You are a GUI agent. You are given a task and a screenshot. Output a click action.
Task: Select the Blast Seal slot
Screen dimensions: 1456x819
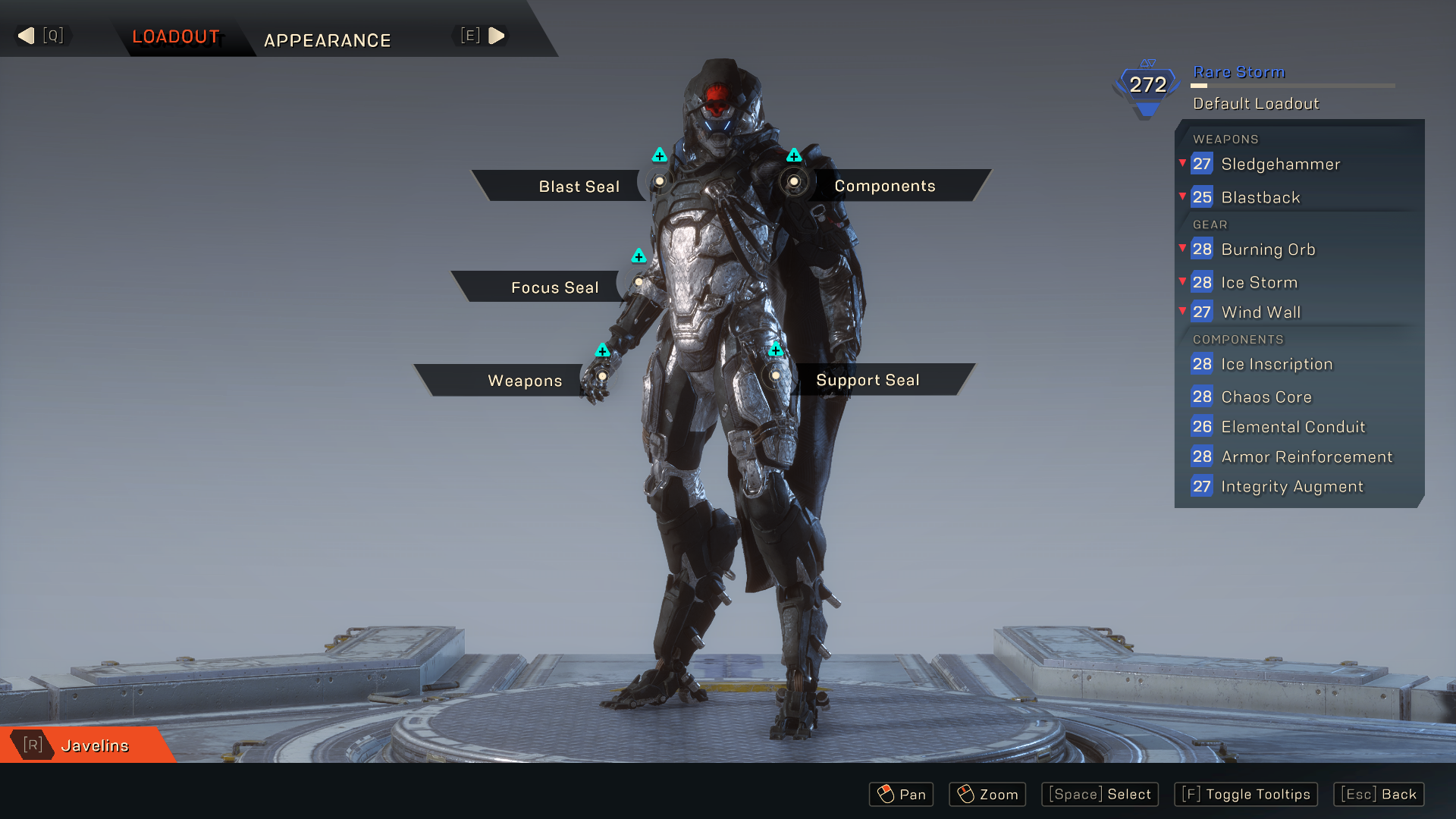point(578,187)
